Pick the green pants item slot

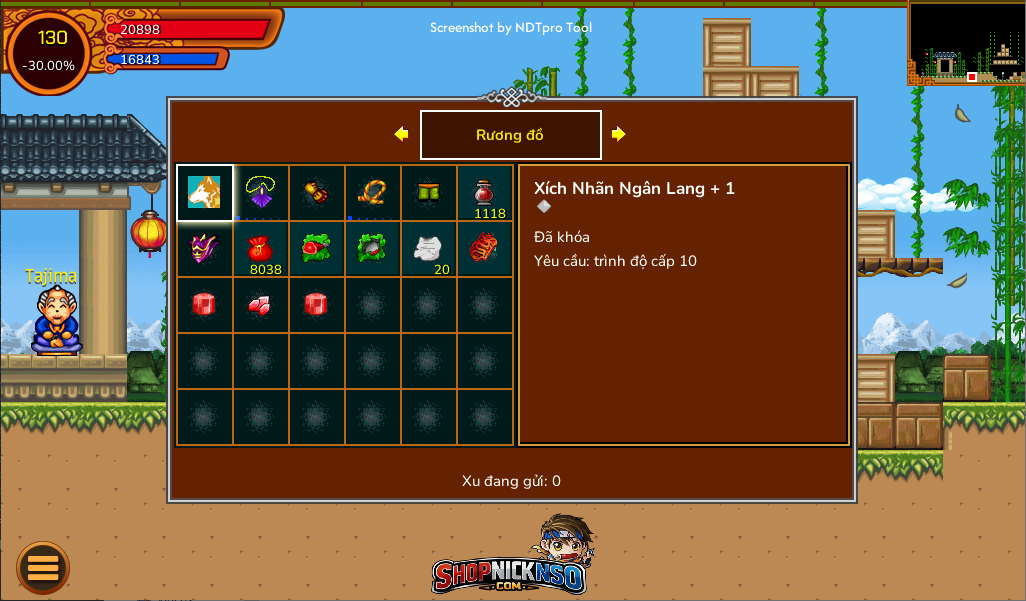(429, 193)
